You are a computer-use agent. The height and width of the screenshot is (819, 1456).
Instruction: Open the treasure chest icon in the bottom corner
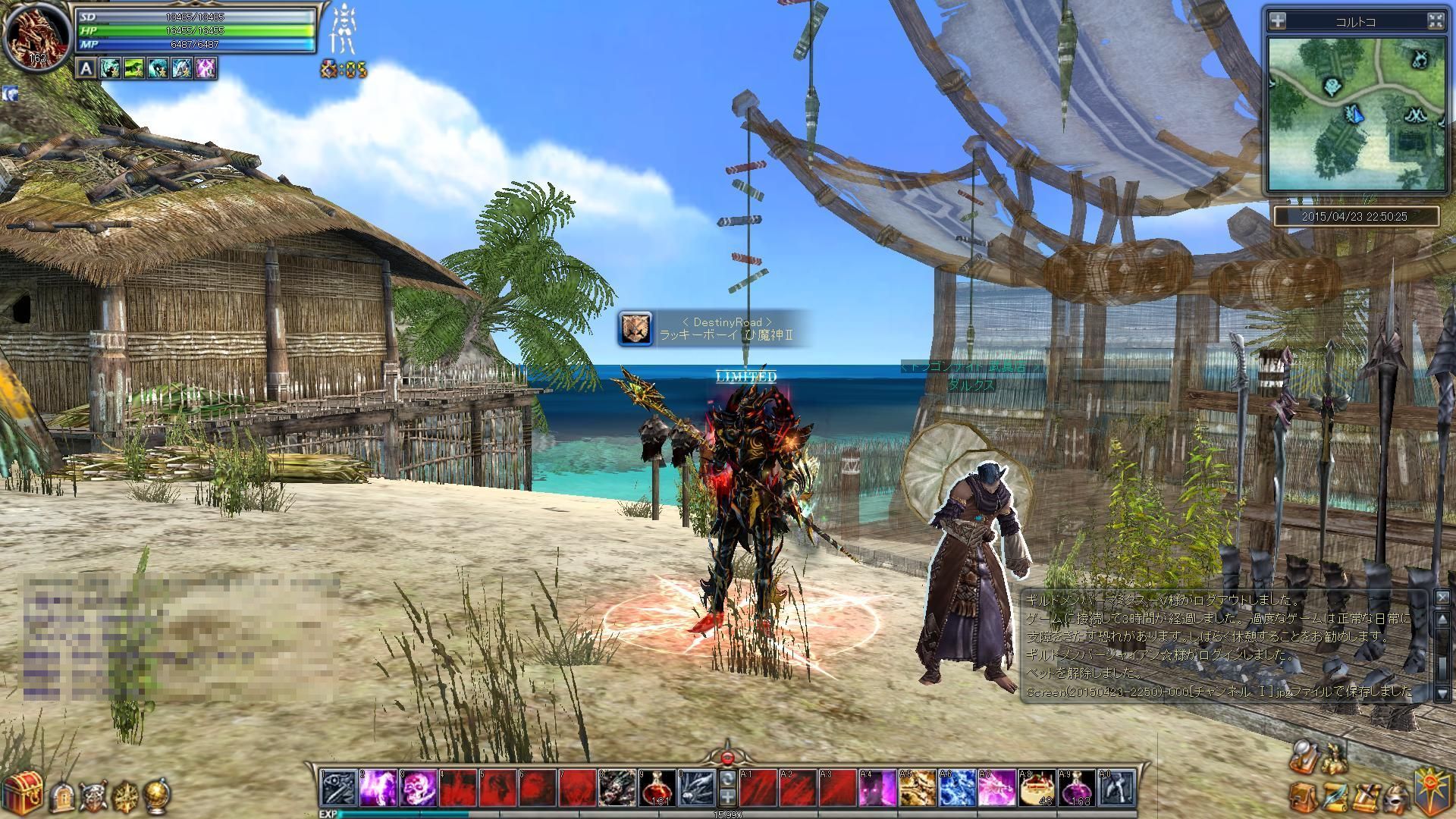tap(21, 793)
